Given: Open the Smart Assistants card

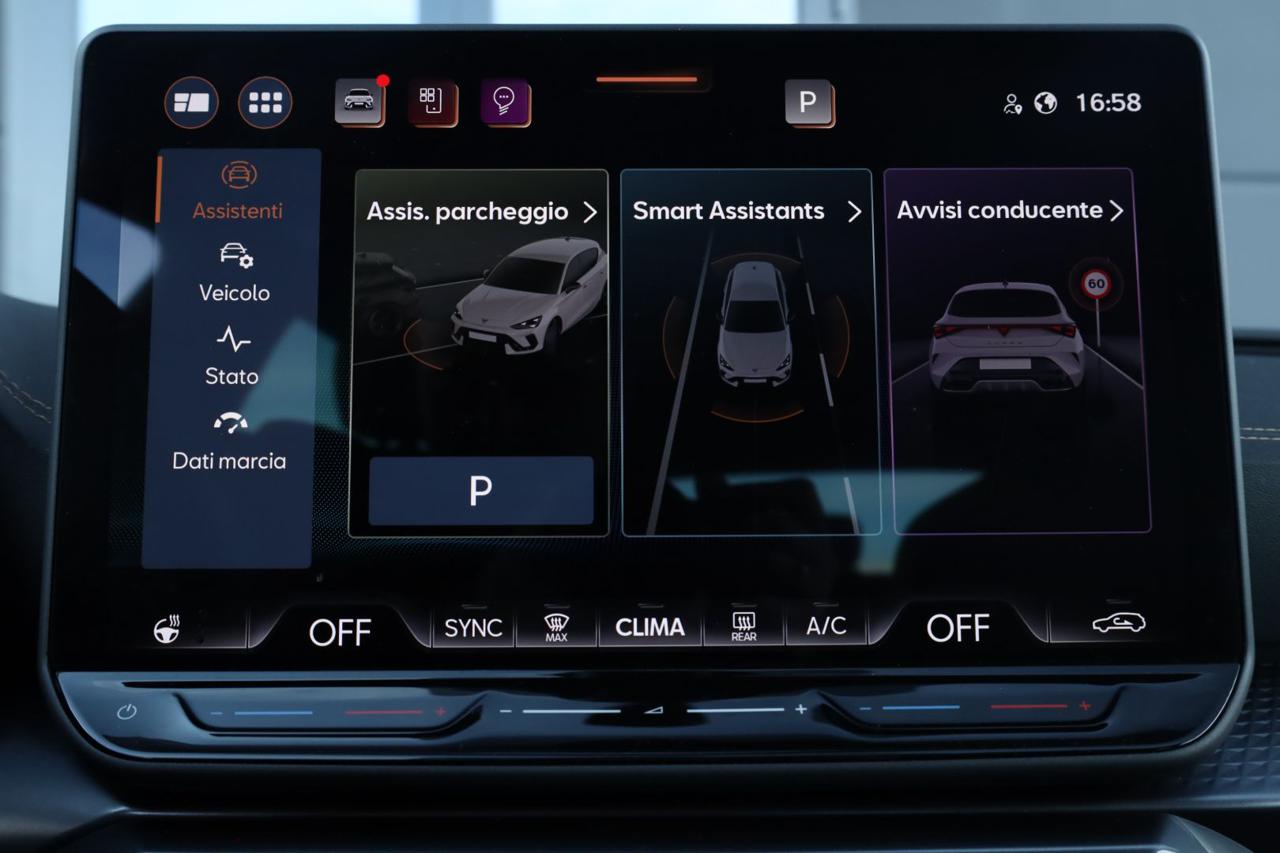Looking at the screenshot, I should coord(748,211).
